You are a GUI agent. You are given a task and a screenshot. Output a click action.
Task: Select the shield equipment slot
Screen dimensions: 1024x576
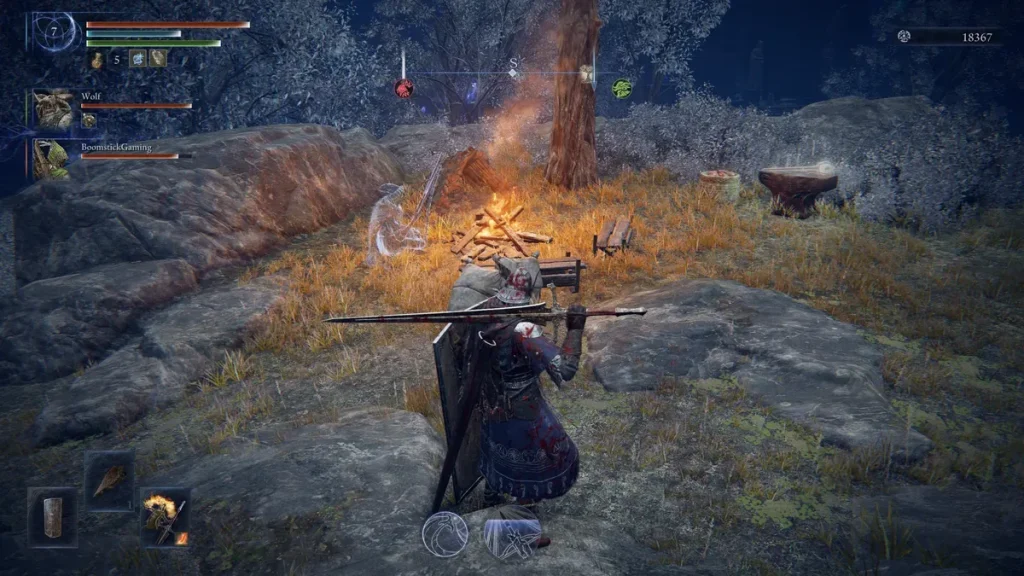click(52, 516)
